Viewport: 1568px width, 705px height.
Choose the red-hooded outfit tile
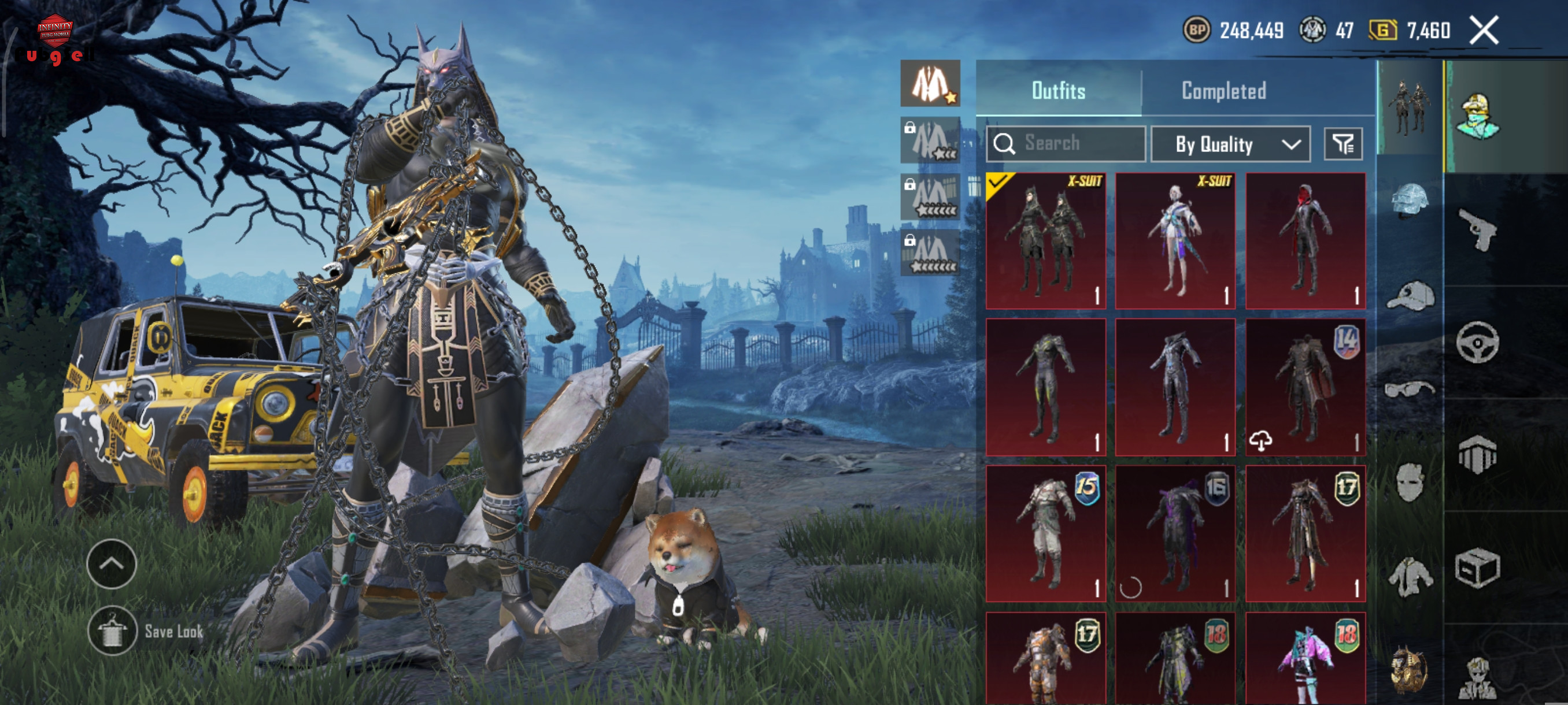pyautogui.click(x=1305, y=241)
